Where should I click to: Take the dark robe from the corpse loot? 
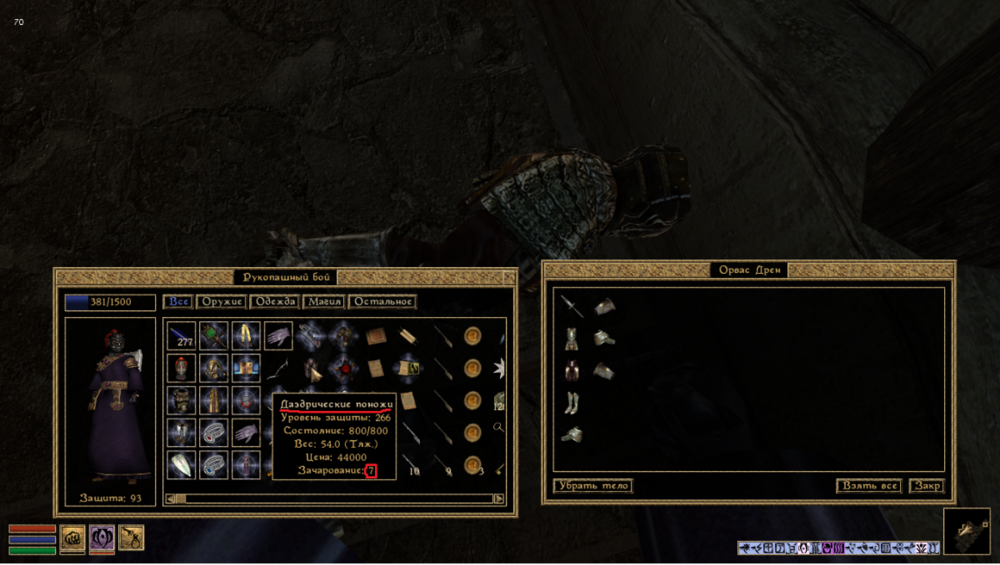[x=571, y=371]
